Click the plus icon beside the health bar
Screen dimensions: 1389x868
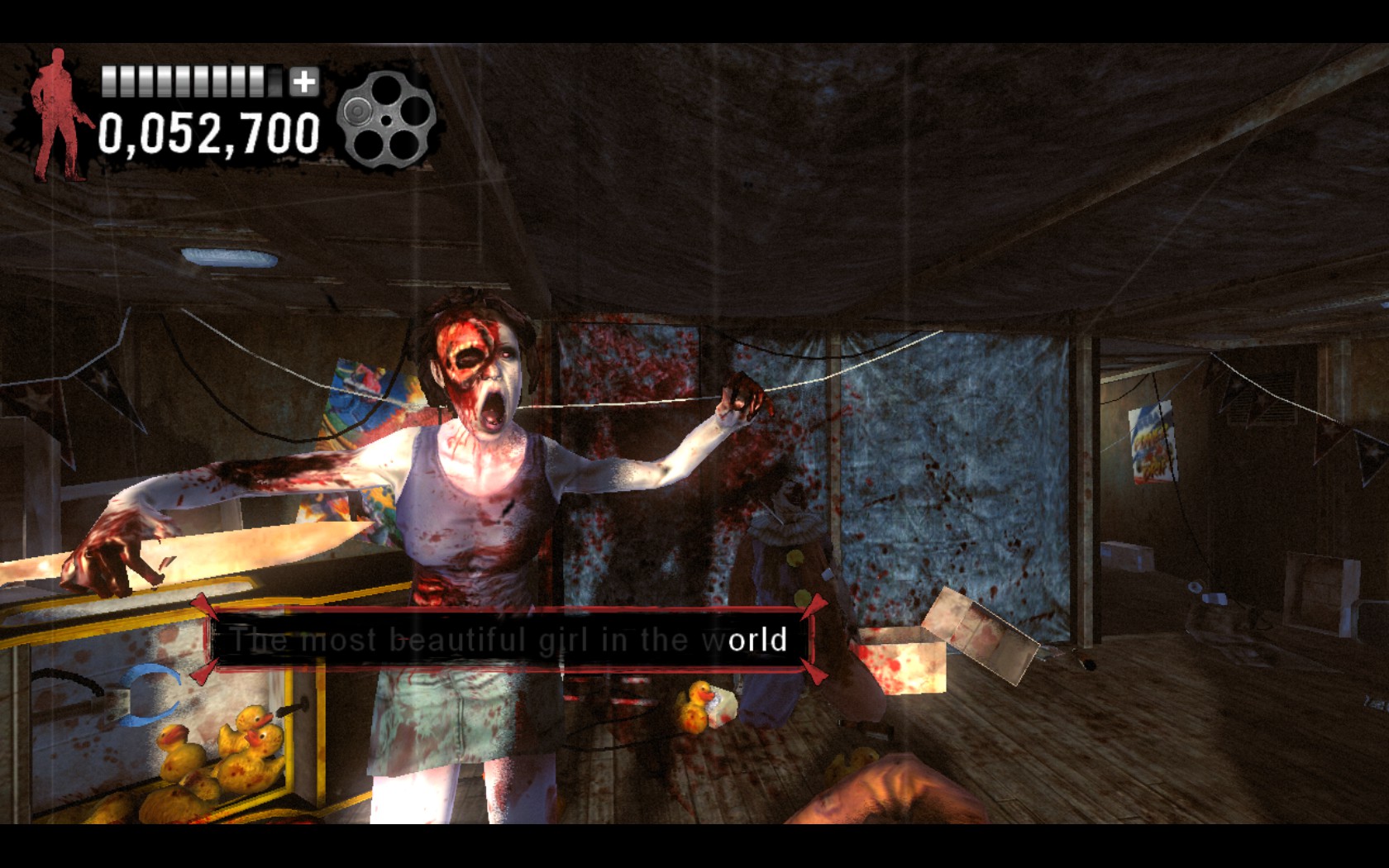coord(303,83)
